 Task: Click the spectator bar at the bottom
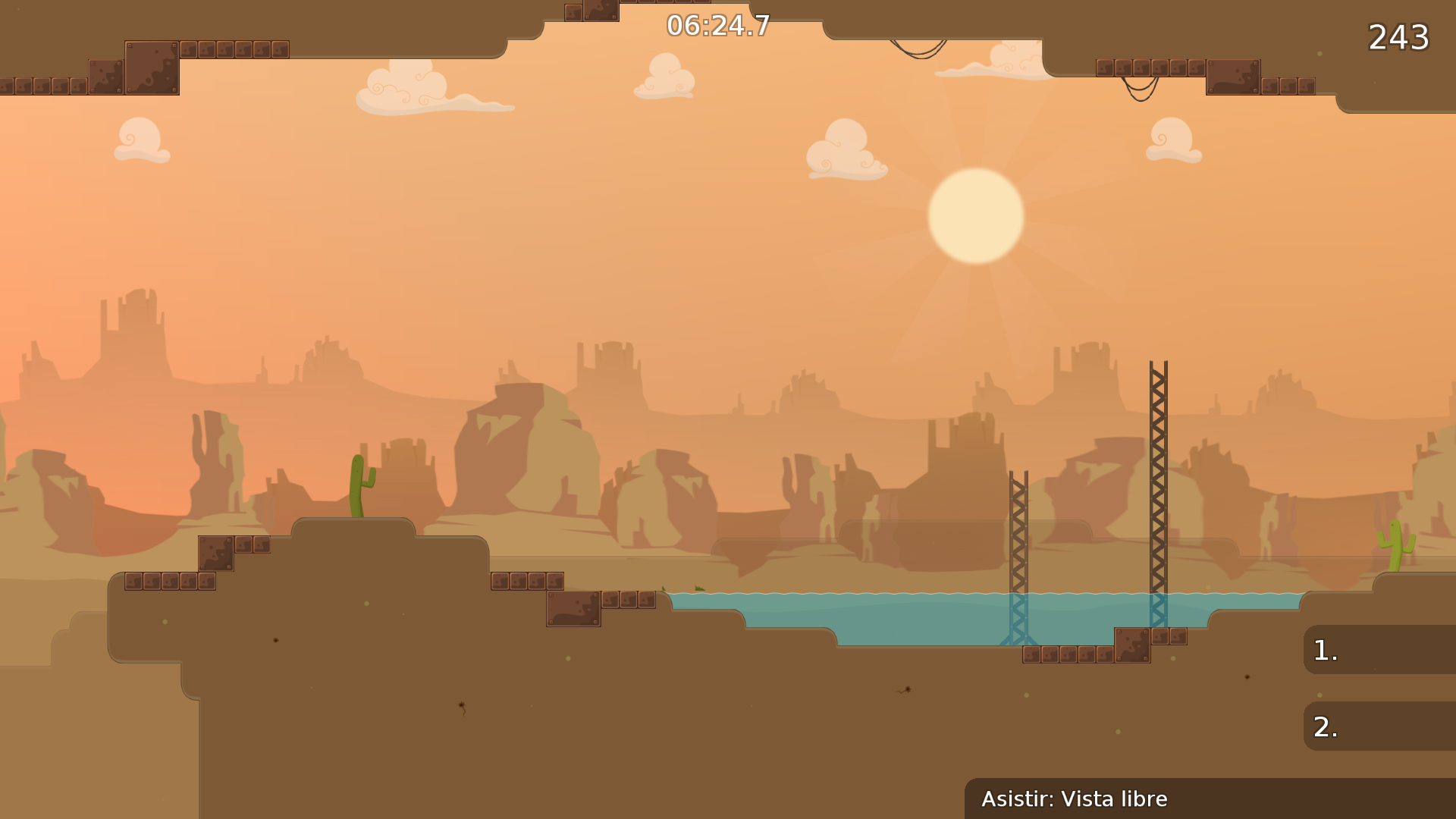click(x=1206, y=799)
